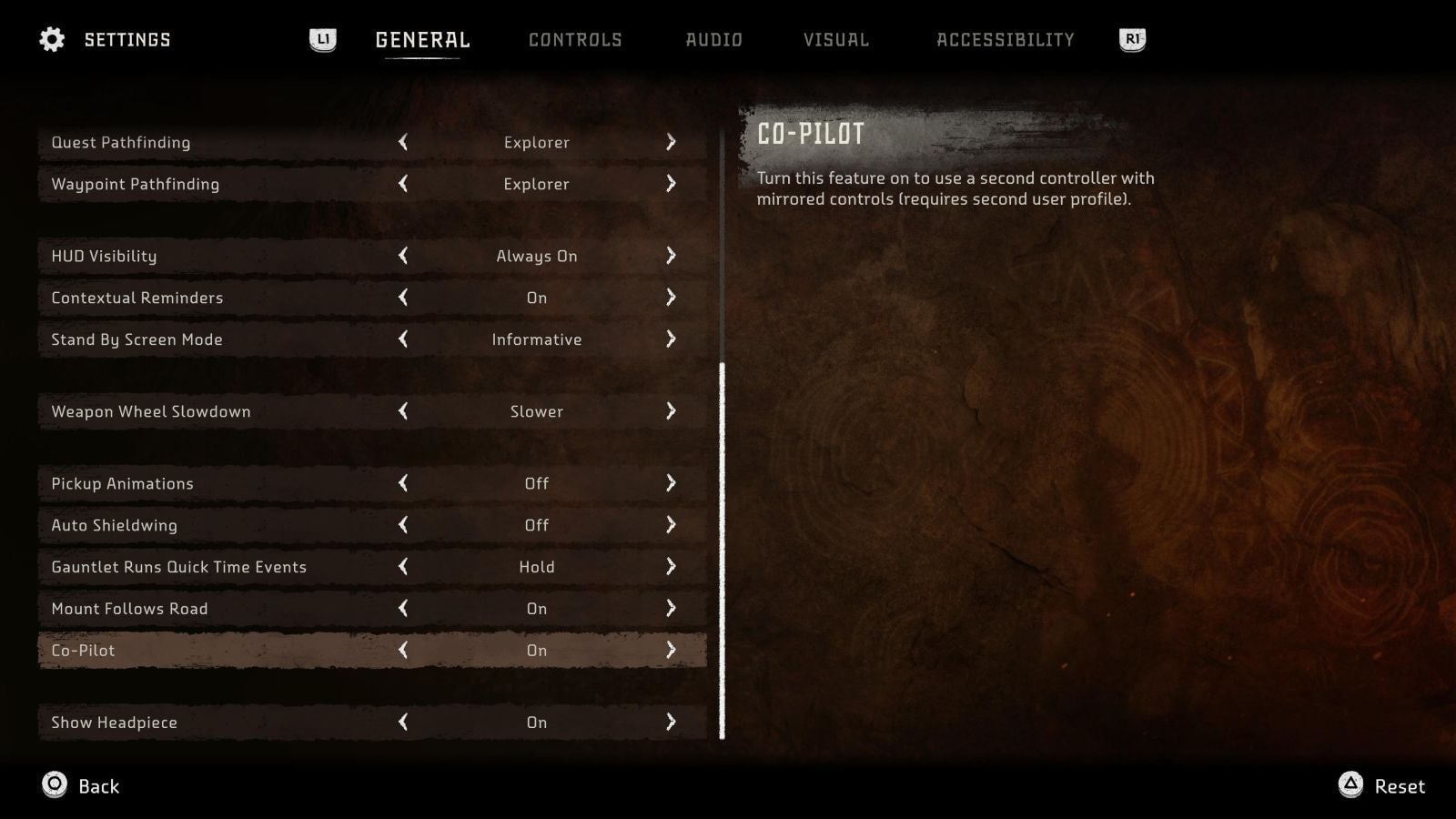Switch to the Audio tab

[713, 39]
